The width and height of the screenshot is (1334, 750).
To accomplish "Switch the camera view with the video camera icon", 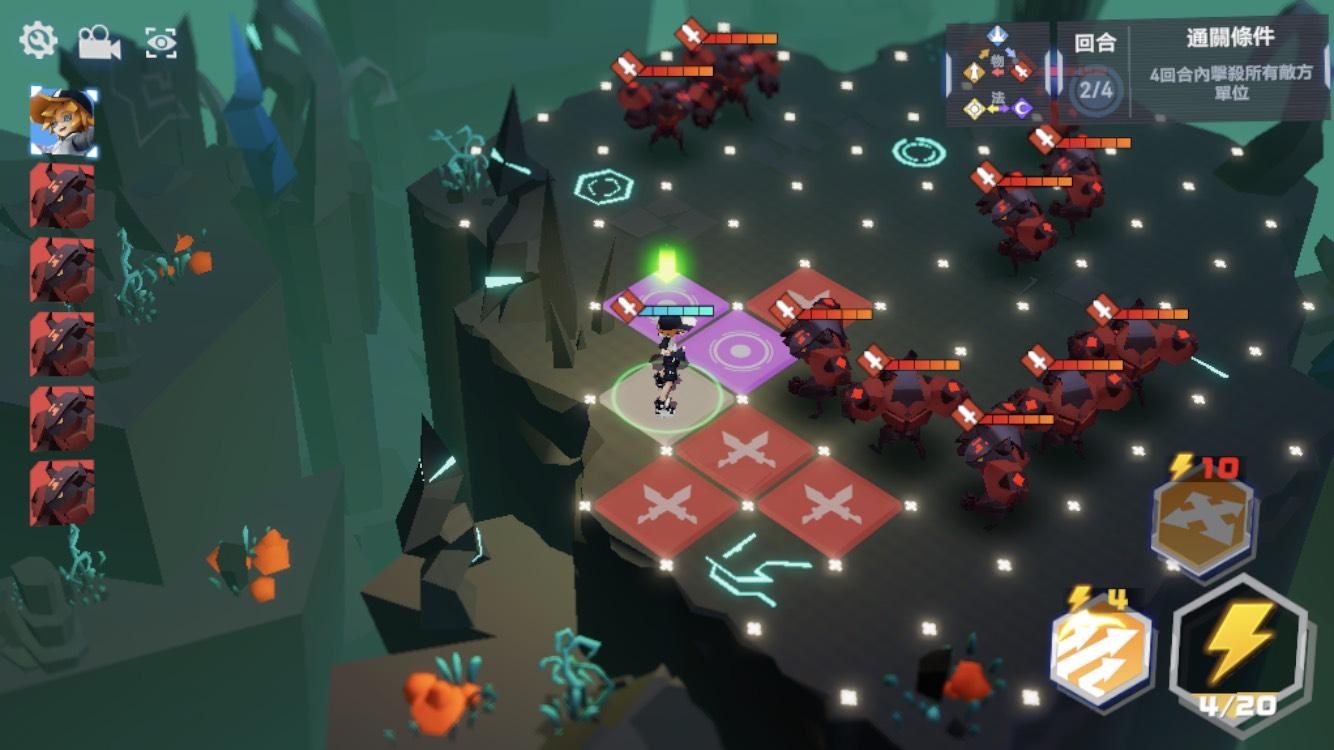I will point(98,42).
